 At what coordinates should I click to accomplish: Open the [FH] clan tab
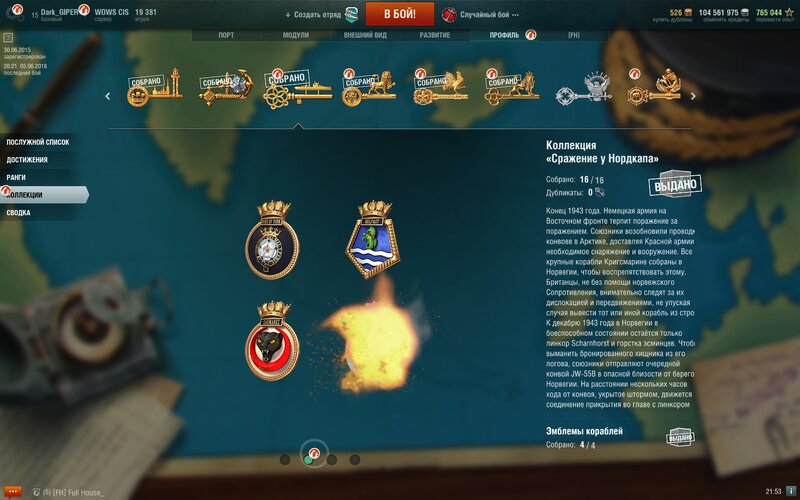pos(574,35)
